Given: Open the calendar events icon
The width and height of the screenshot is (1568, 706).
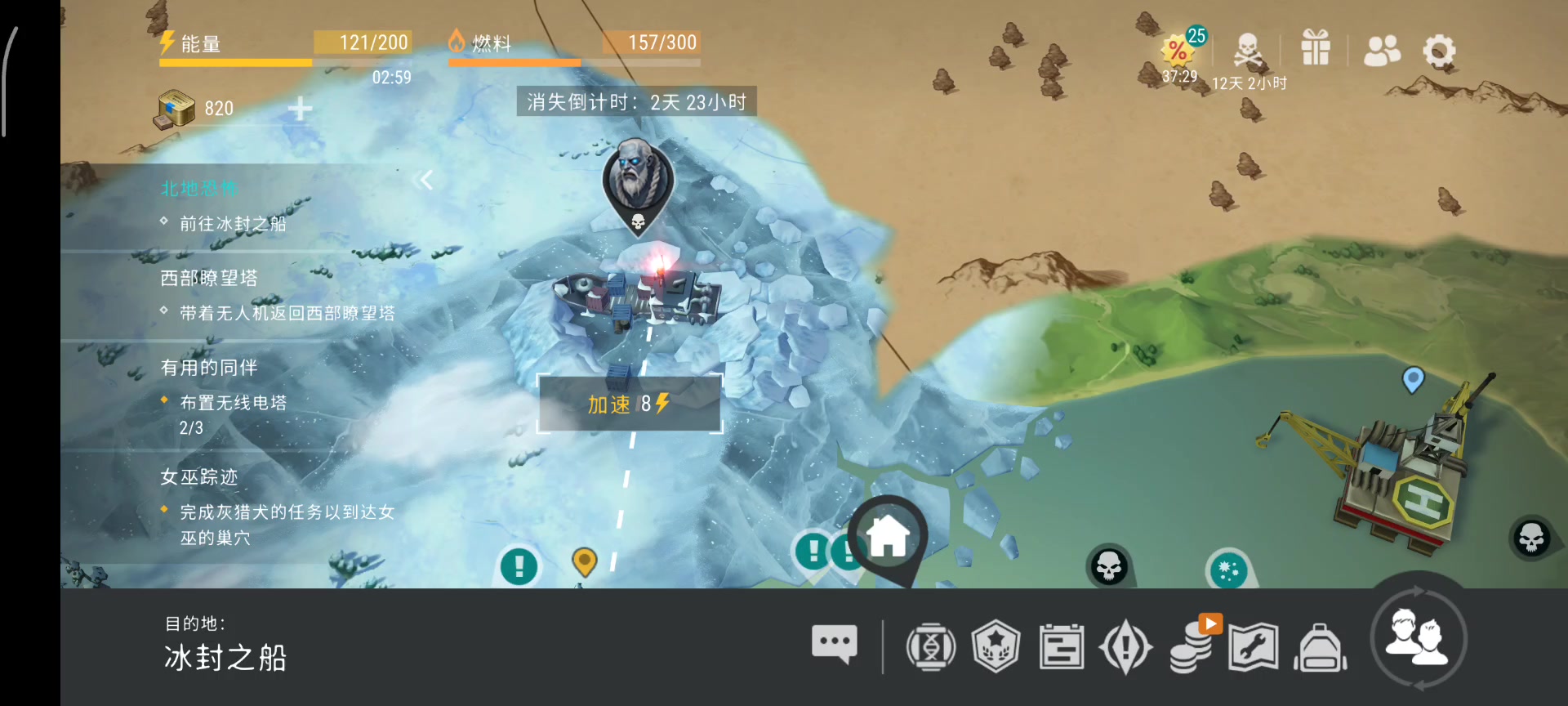Looking at the screenshot, I should [1062, 647].
